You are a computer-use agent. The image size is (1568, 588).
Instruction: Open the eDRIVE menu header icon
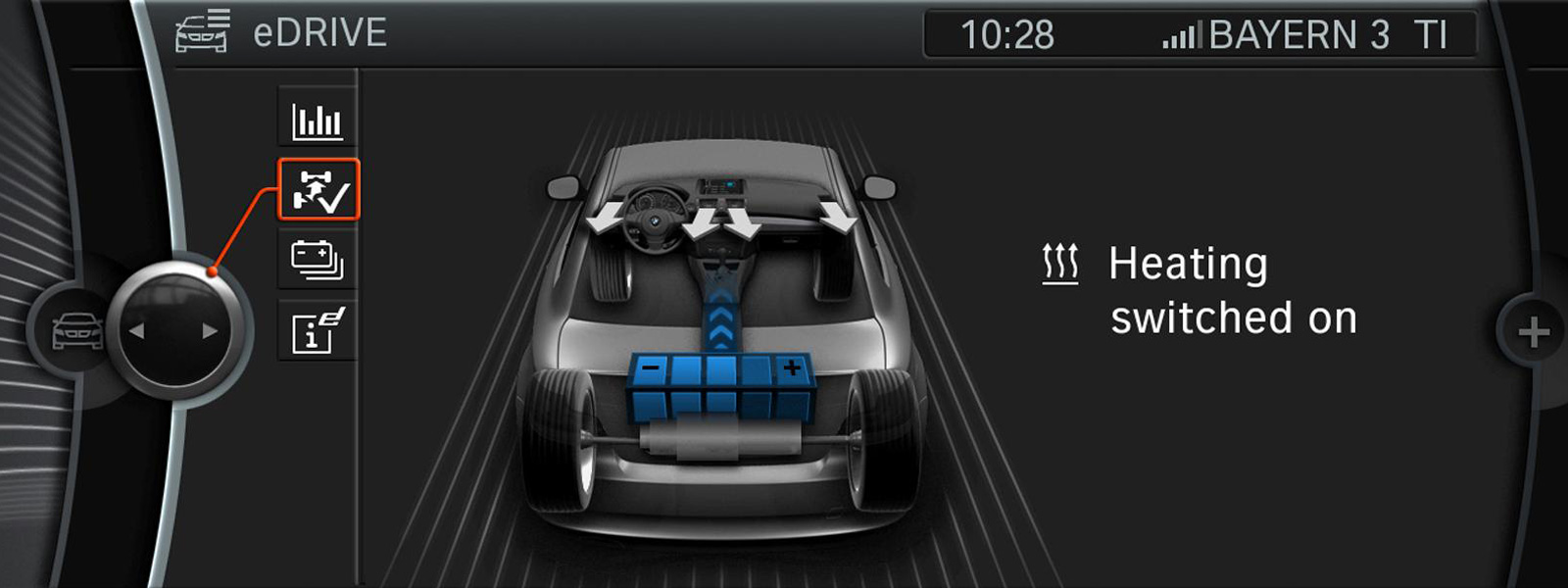point(203,31)
